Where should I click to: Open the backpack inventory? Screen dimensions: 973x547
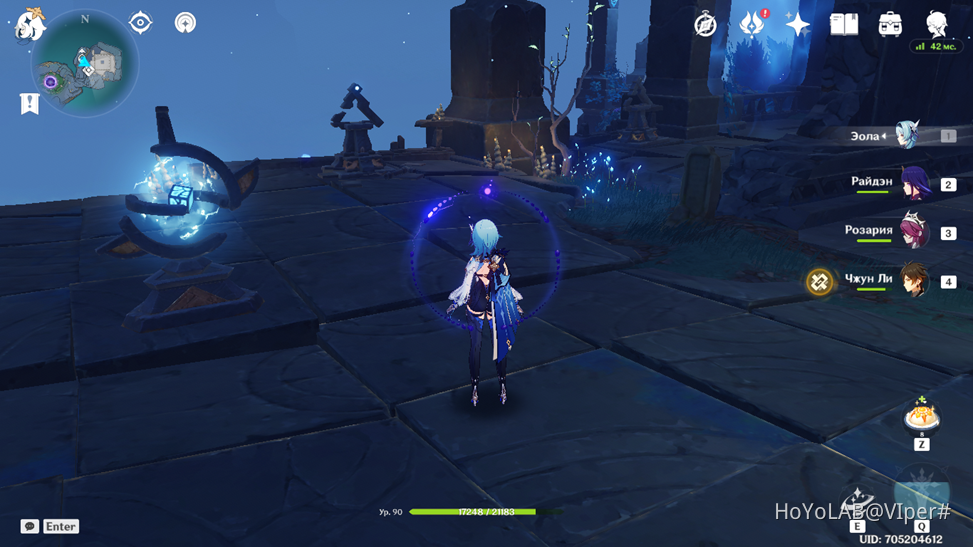[x=890, y=24]
